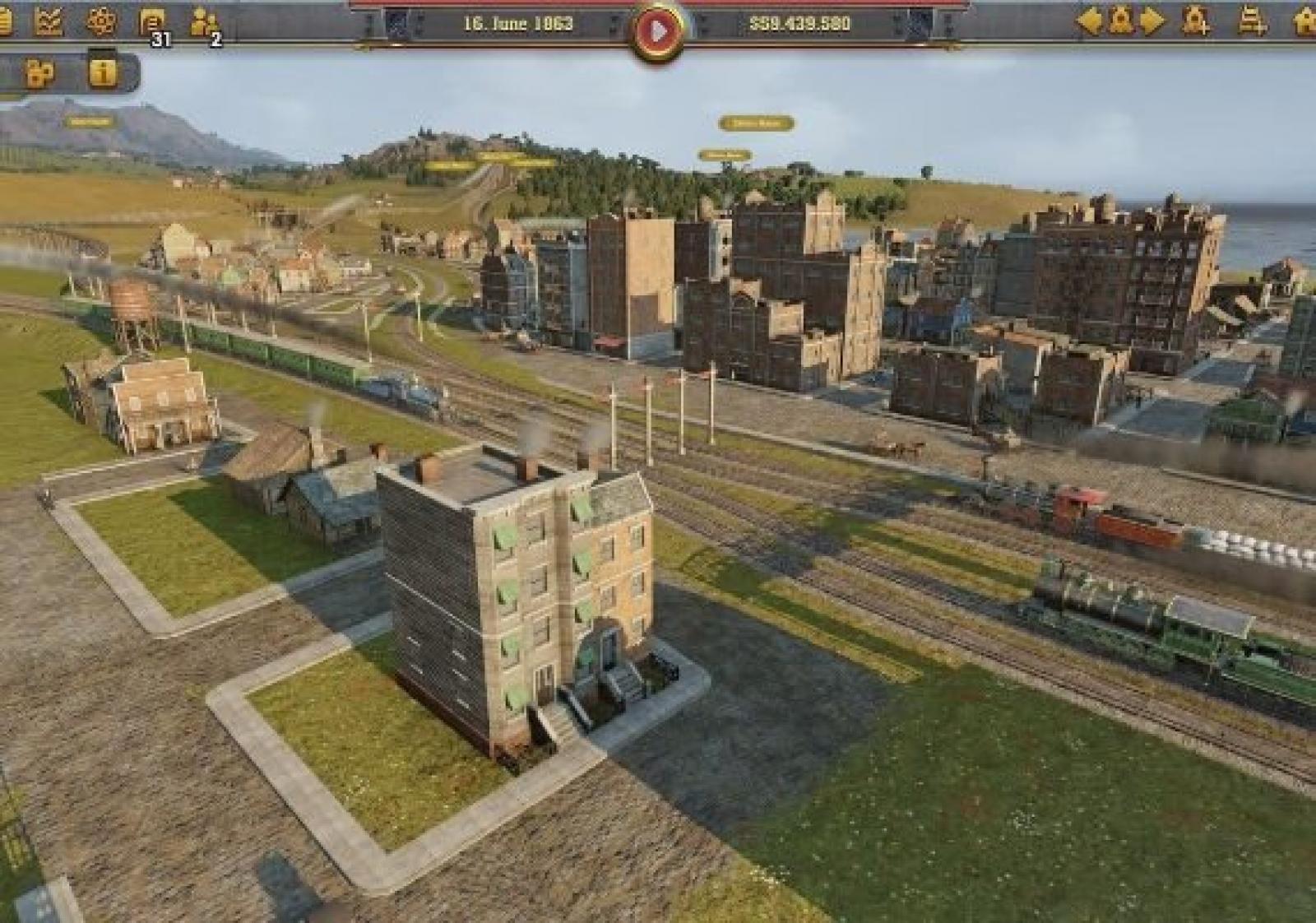Viewport: 1316px width, 923px height.
Task: Go to the previous train
Action: [x=1089, y=21]
